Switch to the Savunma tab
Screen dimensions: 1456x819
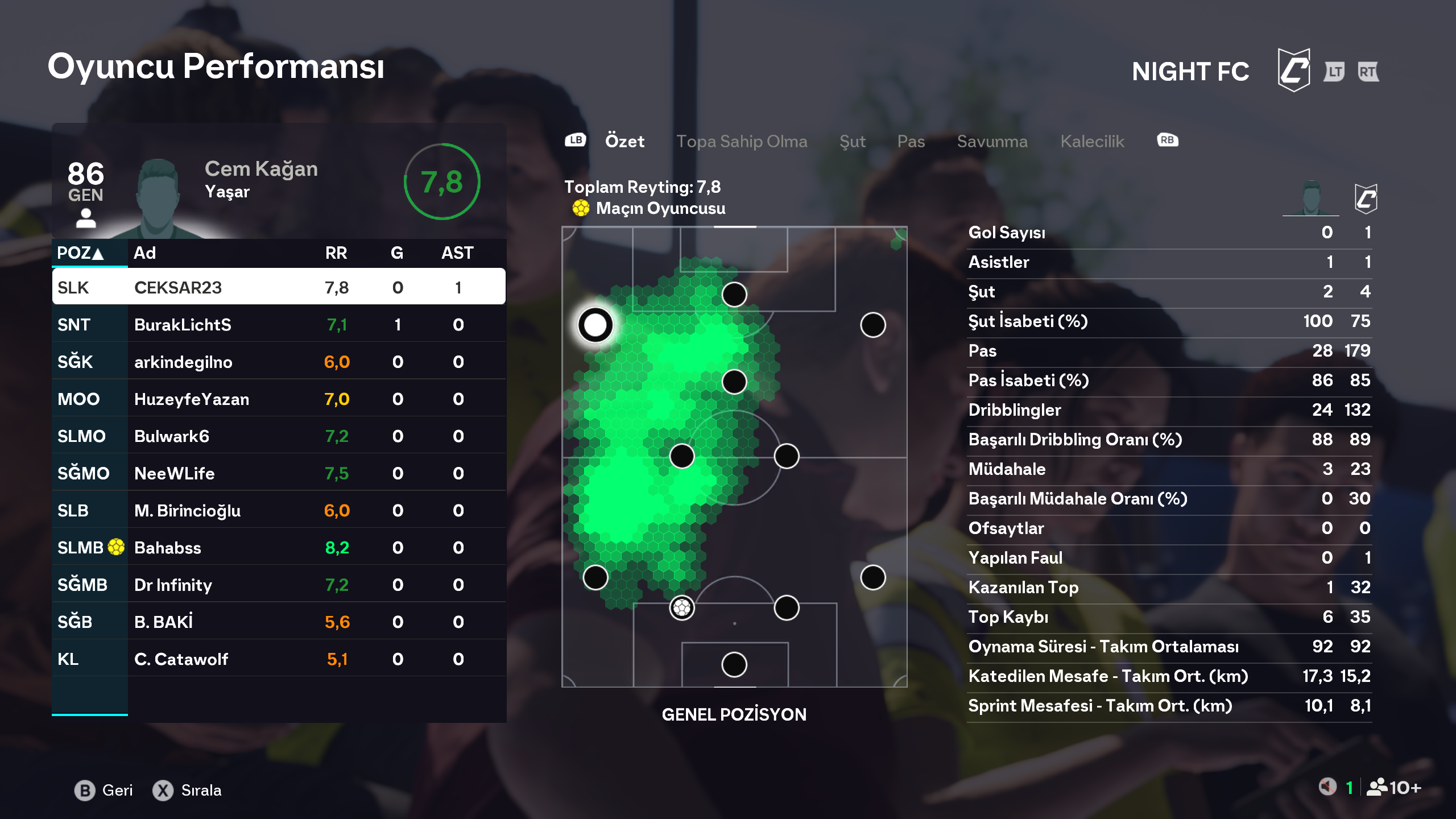992,141
